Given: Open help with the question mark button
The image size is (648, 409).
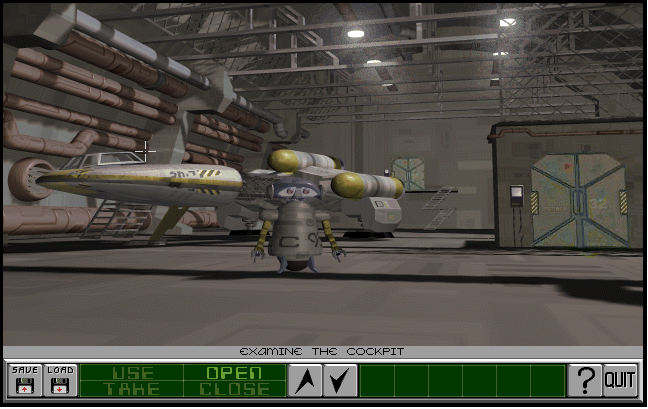Looking at the screenshot, I should pyautogui.click(x=584, y=380).
